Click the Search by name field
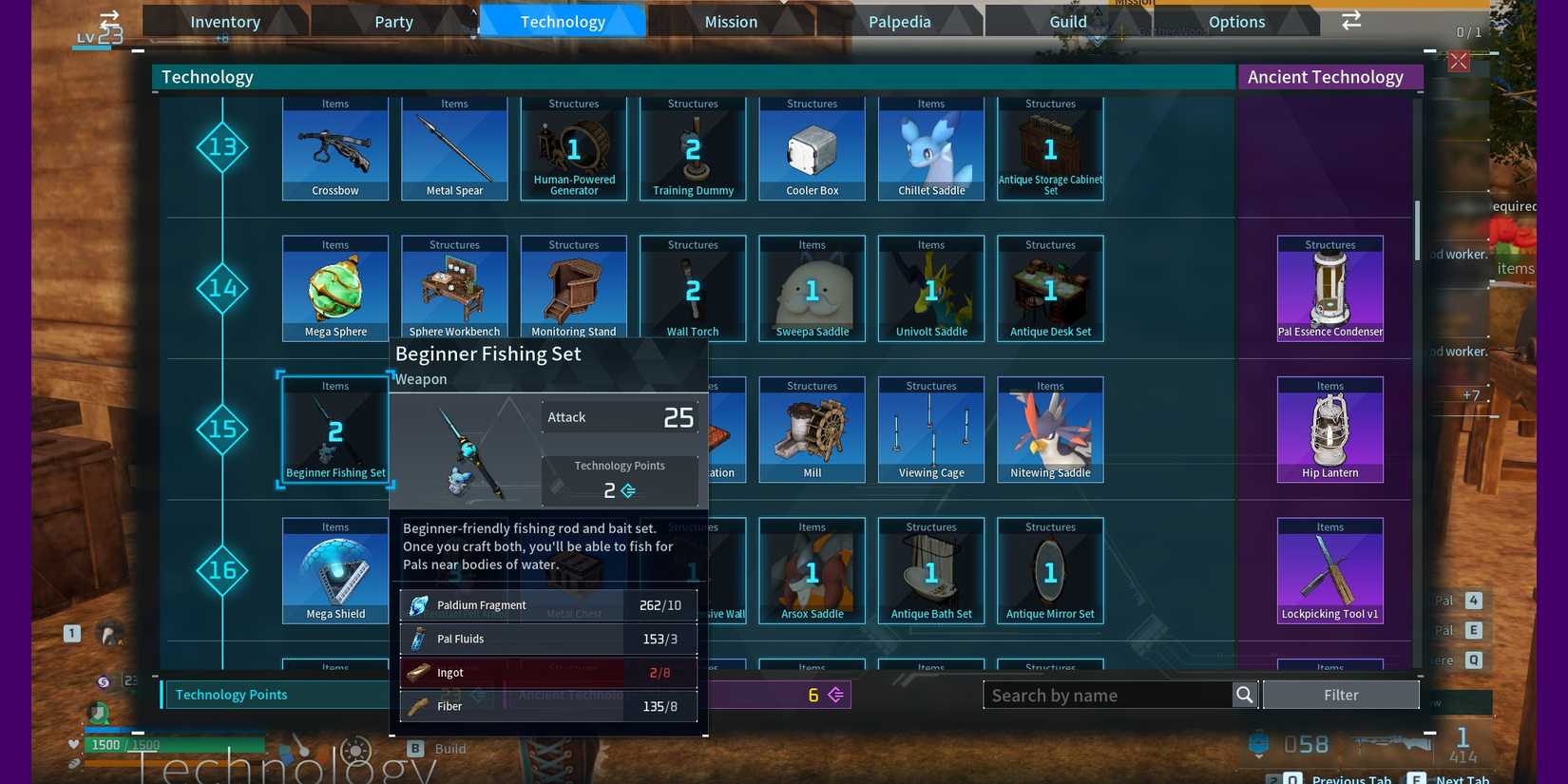Viewport: 1568px width, 784px height. point(1107,695)
